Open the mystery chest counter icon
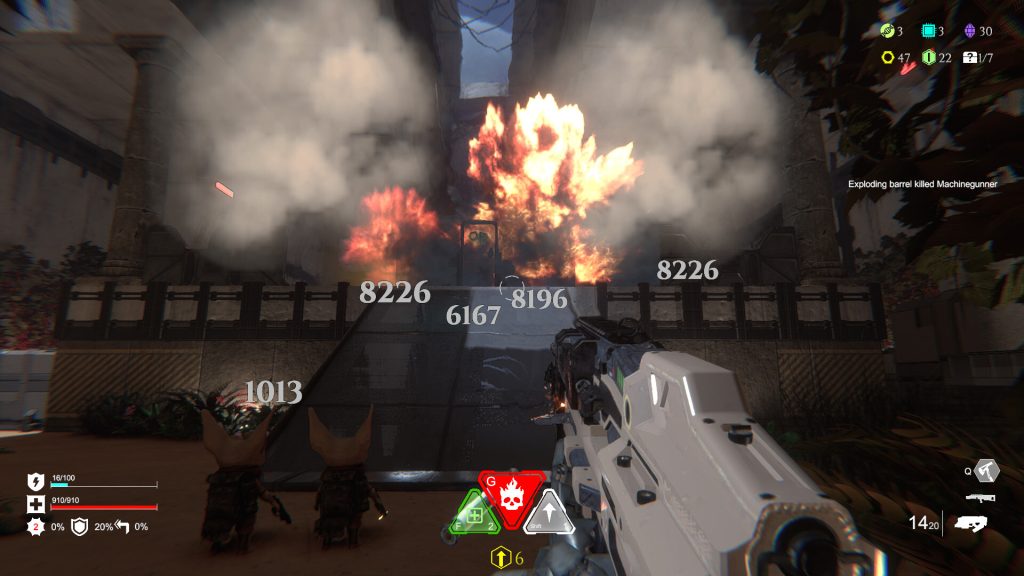The width and height of the screenshot is (1024, 576). (969, 57)
